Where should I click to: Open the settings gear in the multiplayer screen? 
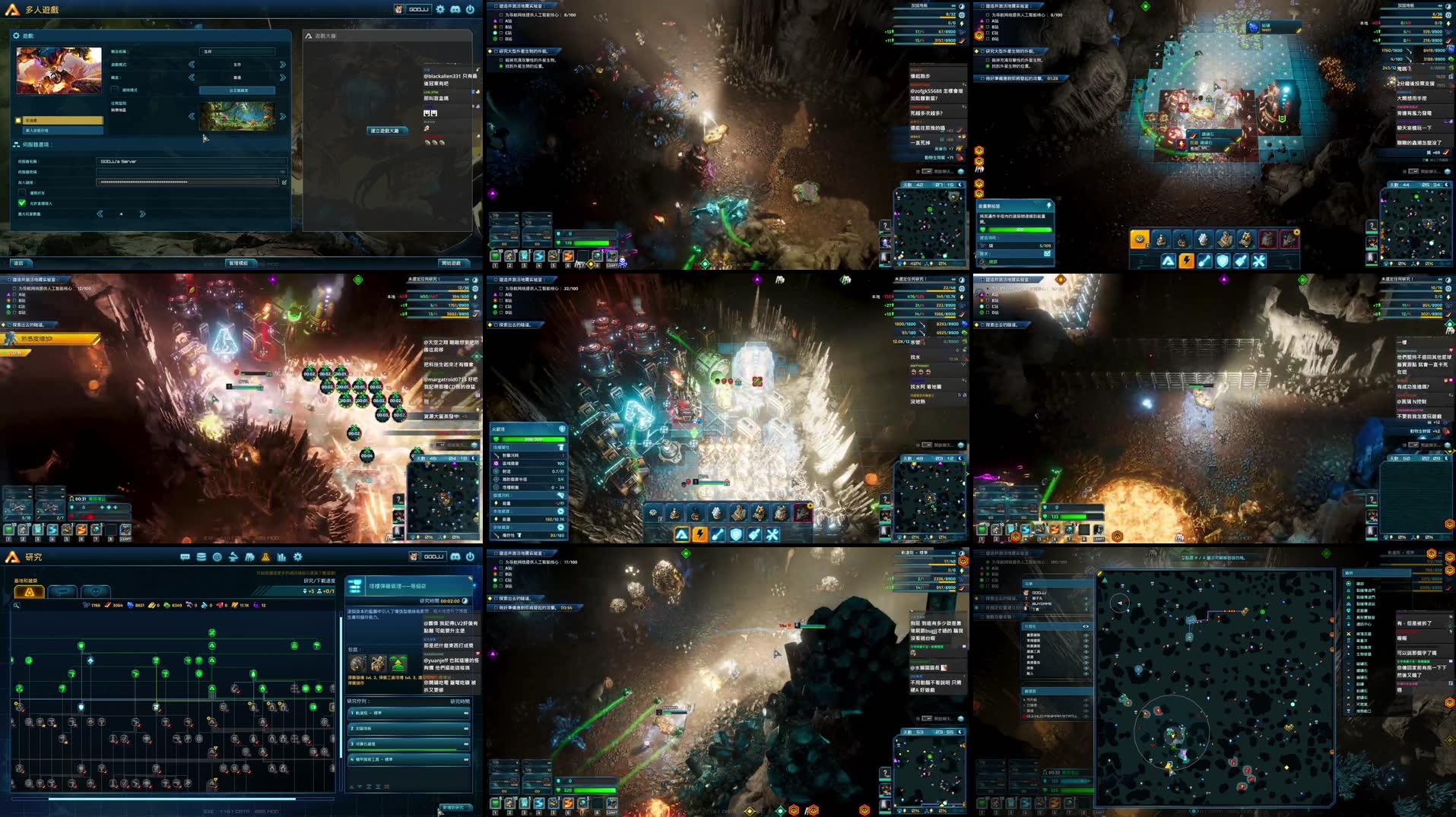[439, 9]
